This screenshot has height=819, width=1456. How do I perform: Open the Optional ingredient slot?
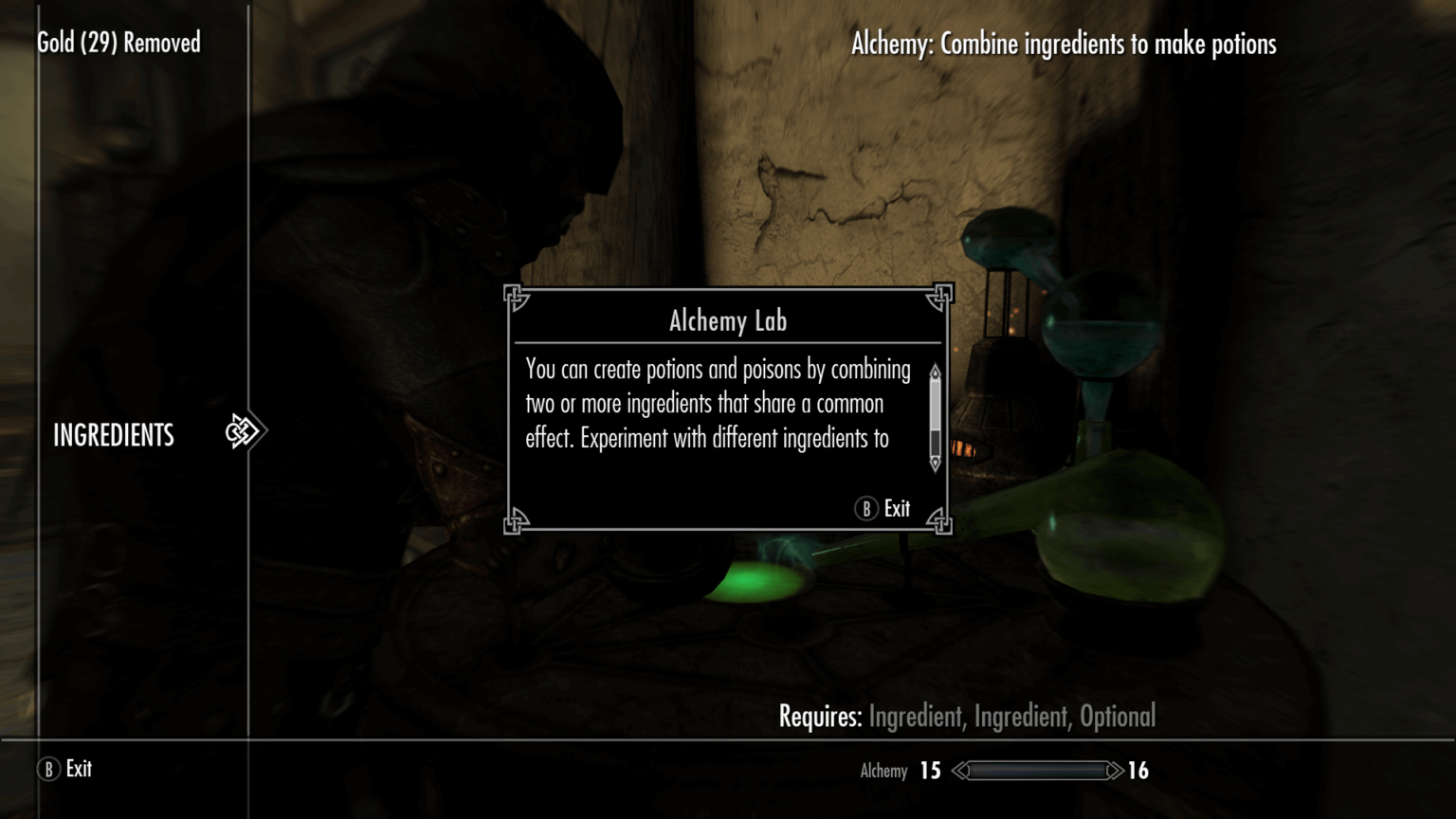(x=1120, y=718)
